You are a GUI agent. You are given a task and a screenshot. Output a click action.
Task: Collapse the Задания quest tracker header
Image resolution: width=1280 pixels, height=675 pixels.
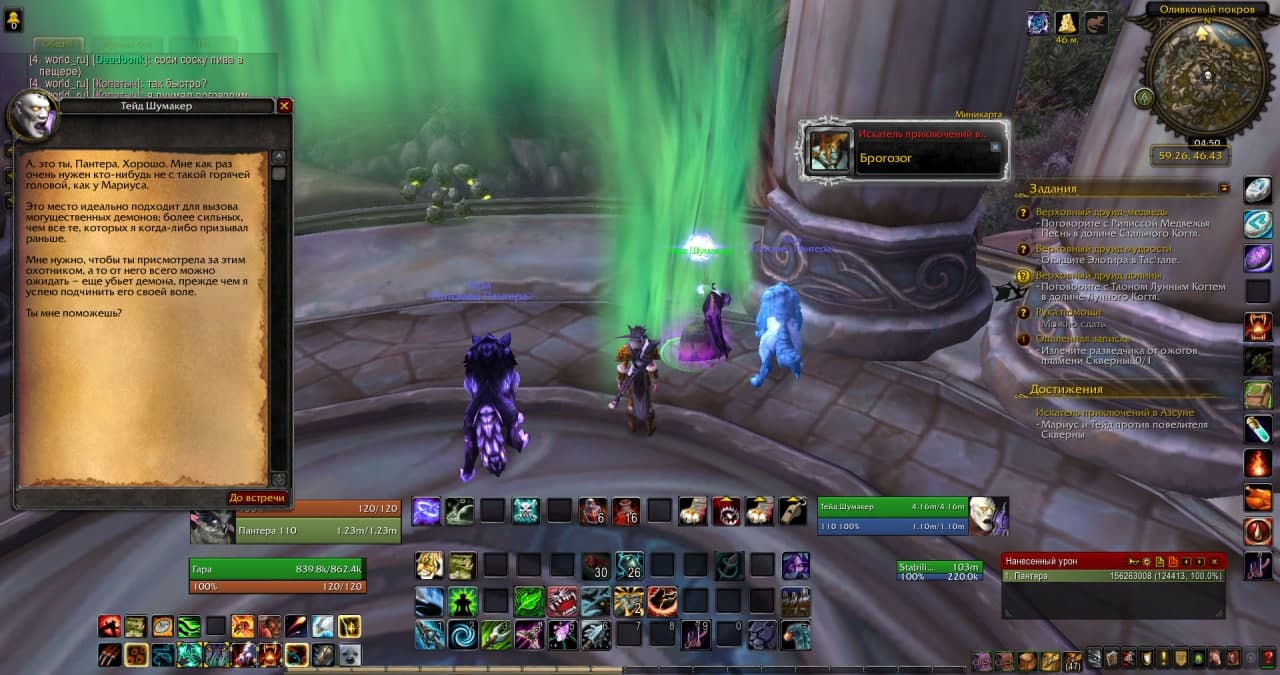pyautogui.click(x=1224, y=187)
